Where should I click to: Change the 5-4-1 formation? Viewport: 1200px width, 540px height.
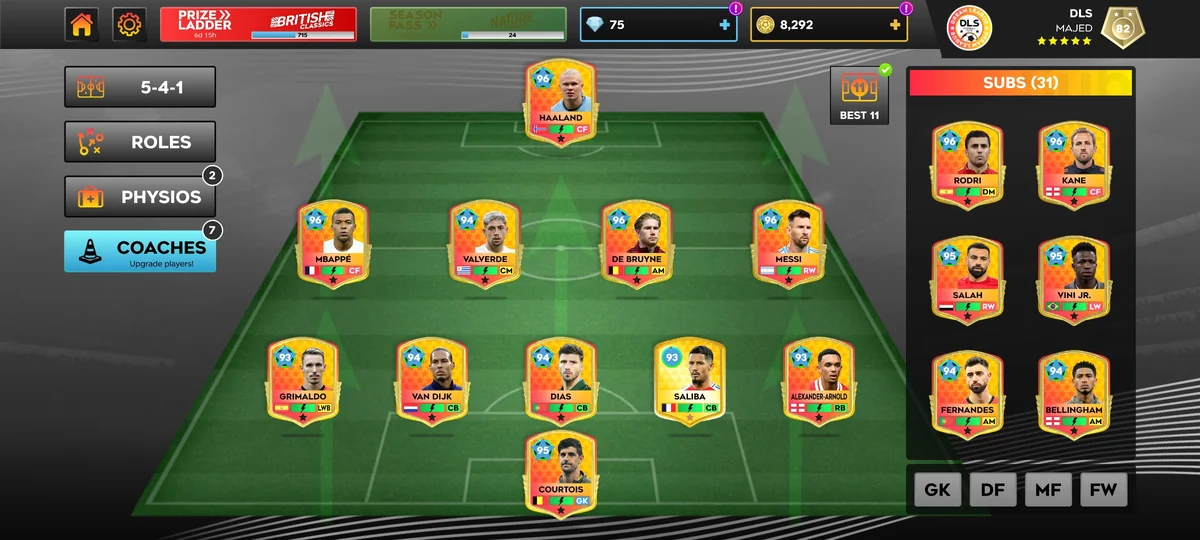(x=140, y=87)
